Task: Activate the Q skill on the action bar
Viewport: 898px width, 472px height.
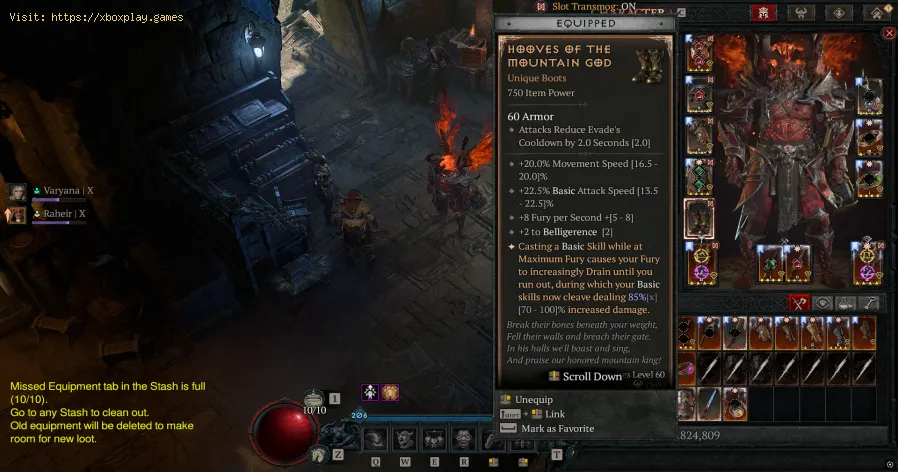Action: 376,438
